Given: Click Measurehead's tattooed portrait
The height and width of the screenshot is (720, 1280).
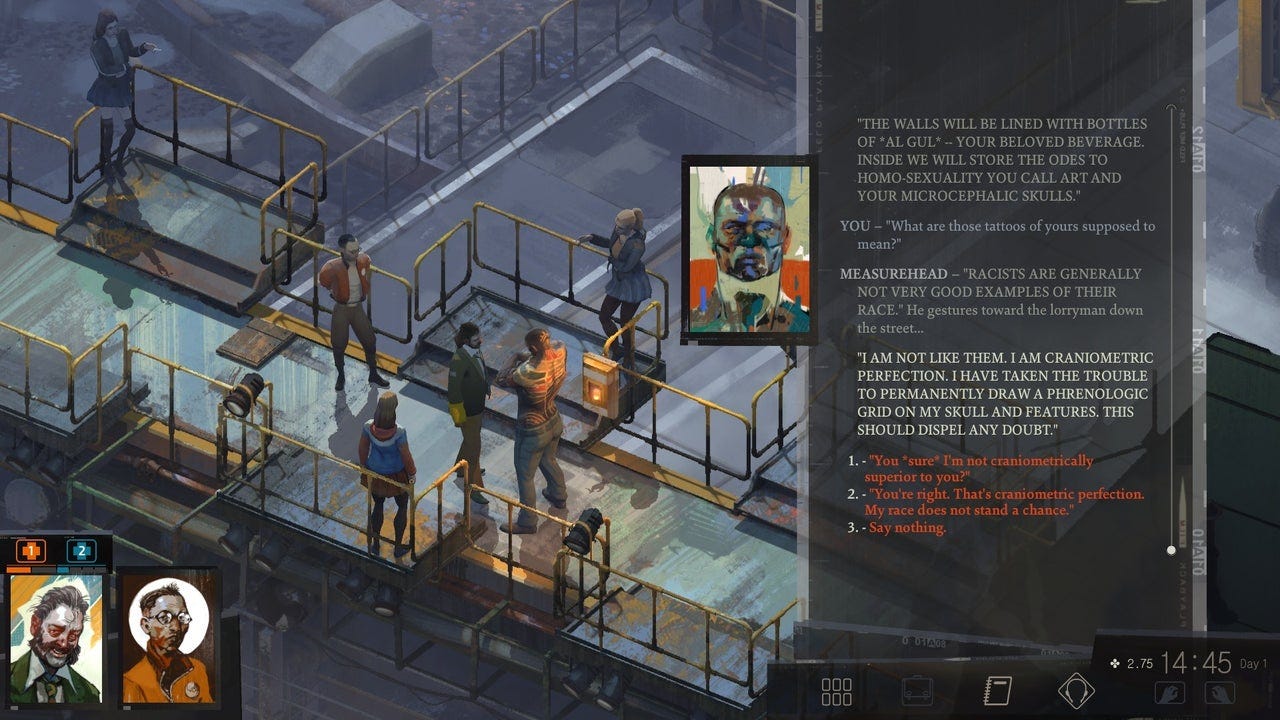Looking at the screenshot, I should coord(749,250).
